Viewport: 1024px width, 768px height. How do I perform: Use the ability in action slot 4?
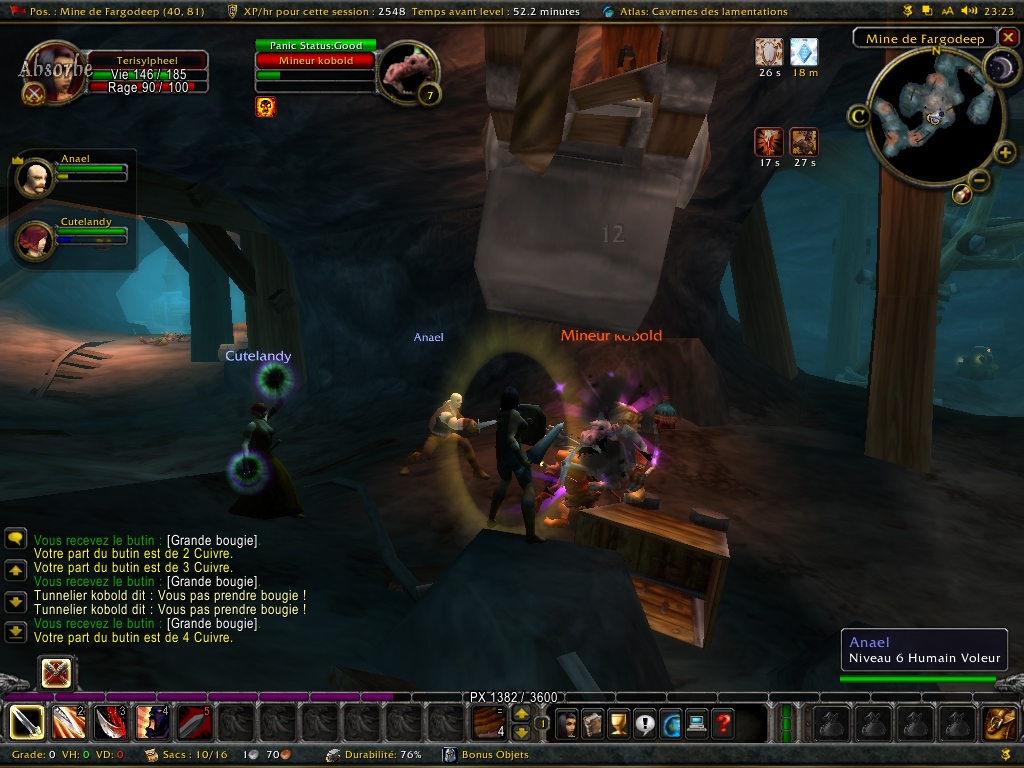pos(152,722)
